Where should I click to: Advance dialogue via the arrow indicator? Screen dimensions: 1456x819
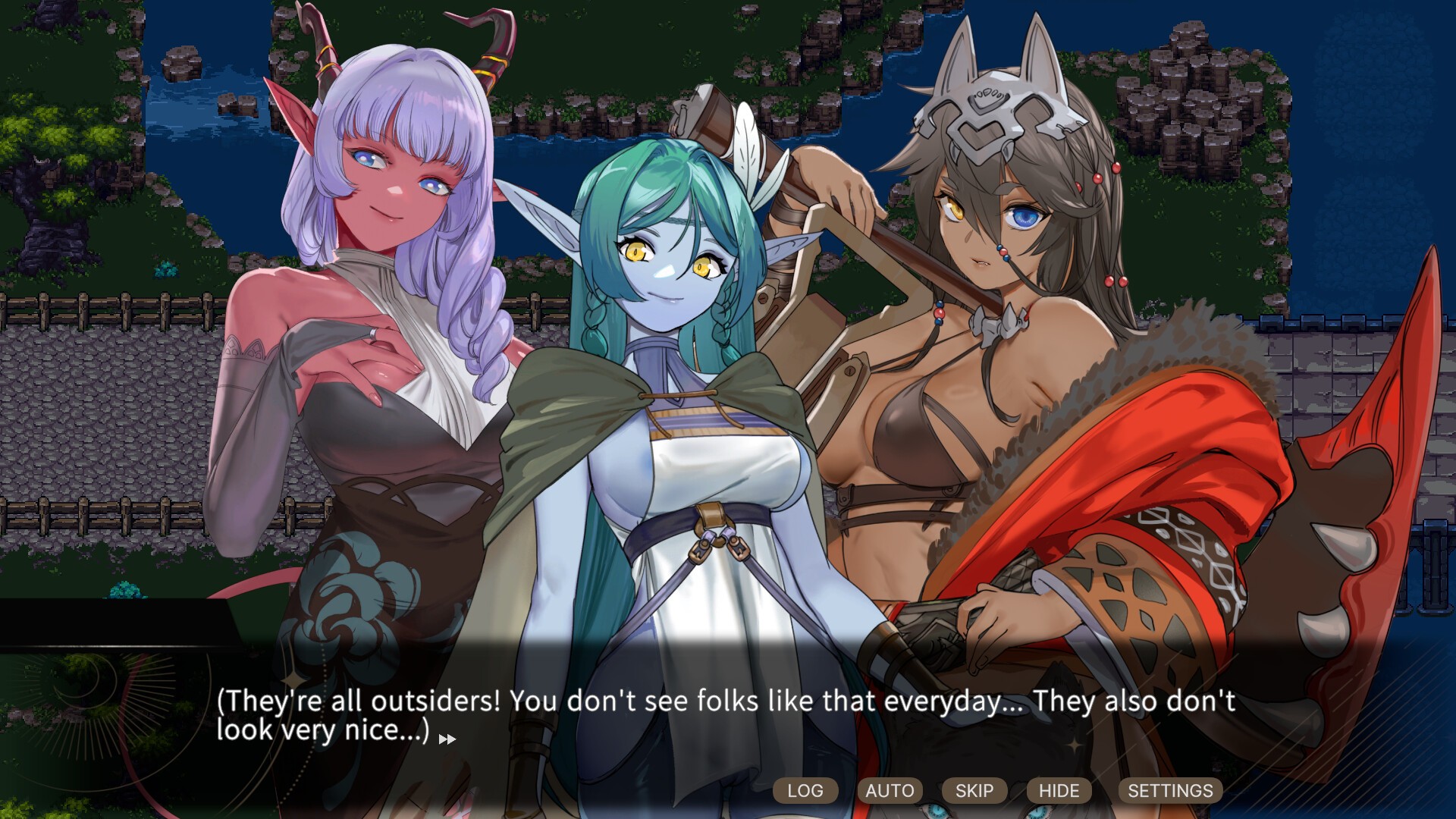tap(447, 739)
